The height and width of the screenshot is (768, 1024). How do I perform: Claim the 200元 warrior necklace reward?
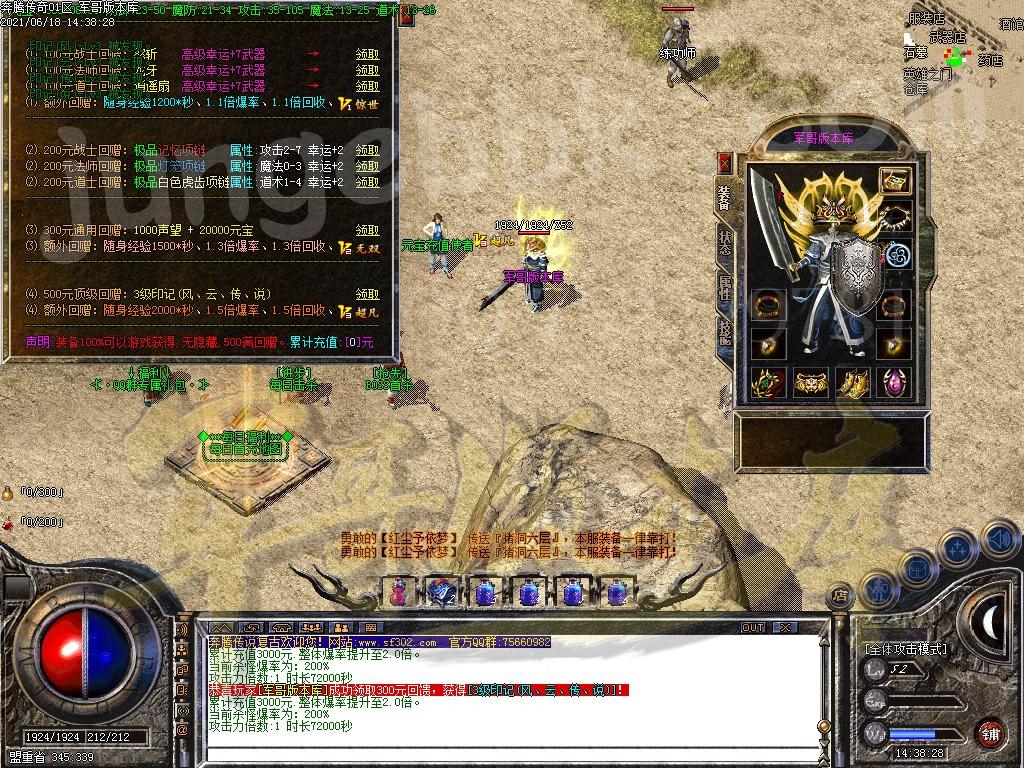[368, 150]
